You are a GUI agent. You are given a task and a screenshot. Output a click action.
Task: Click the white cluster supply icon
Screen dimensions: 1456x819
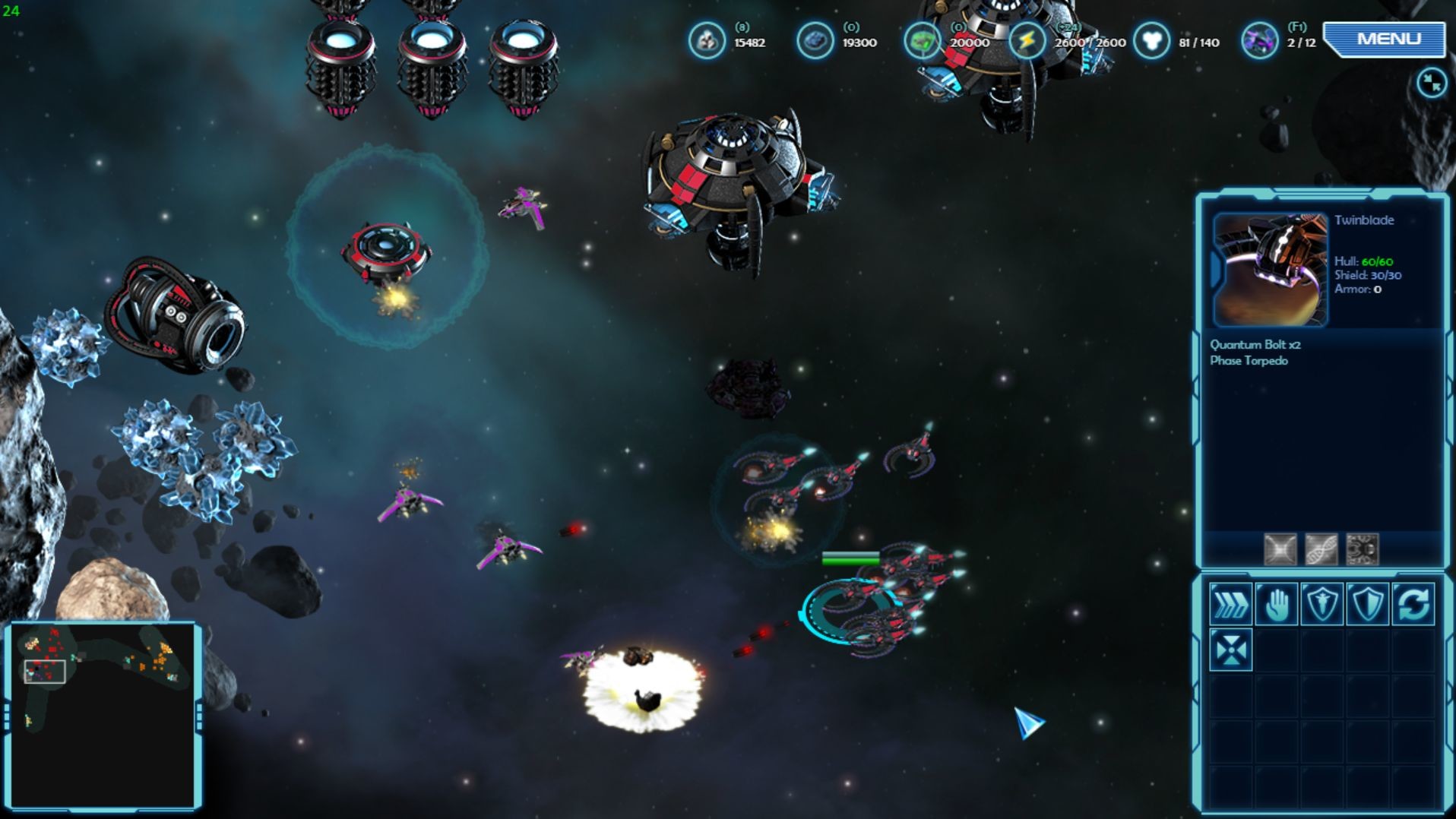coord(1151,40)
